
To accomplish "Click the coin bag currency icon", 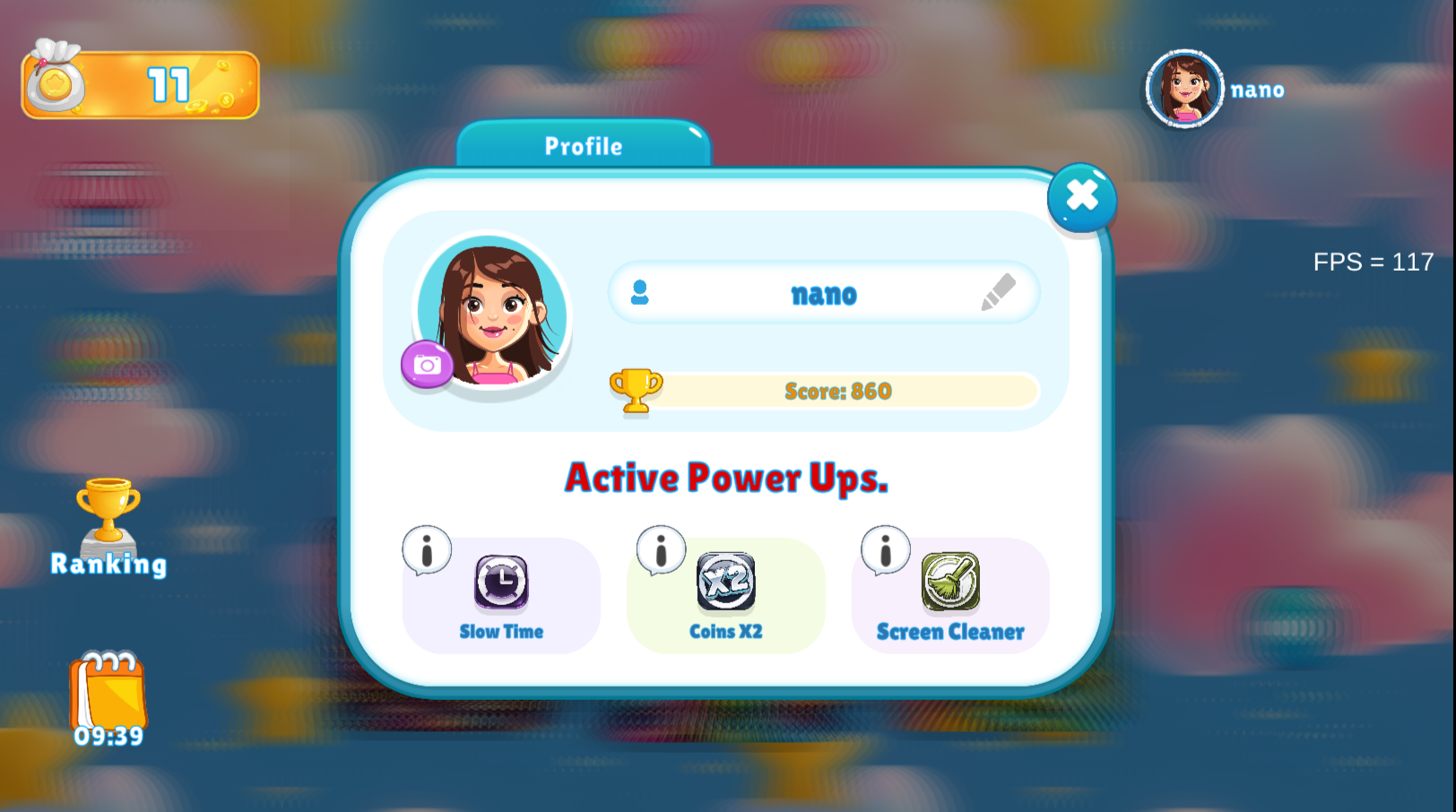I will point(56,81).
